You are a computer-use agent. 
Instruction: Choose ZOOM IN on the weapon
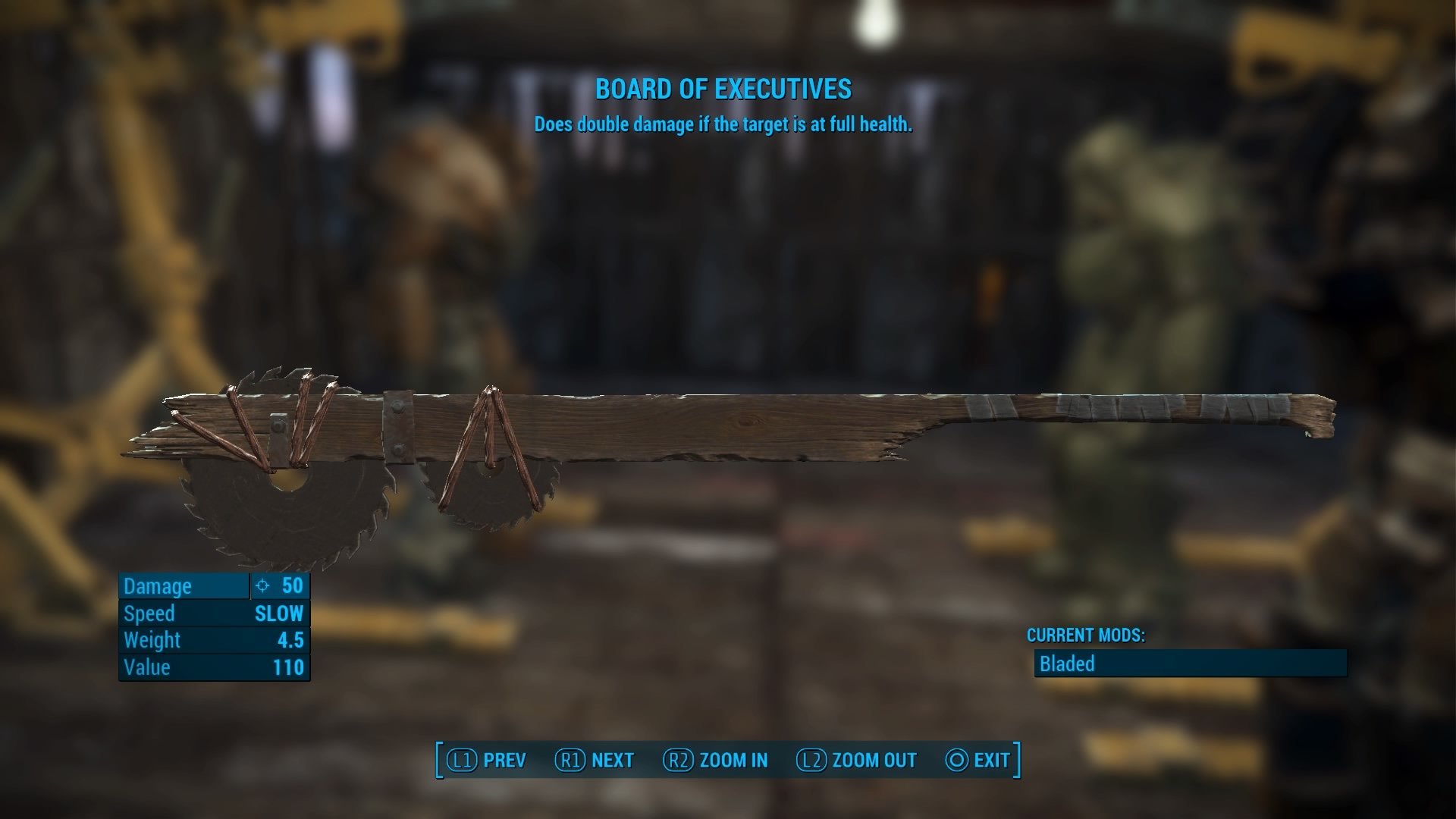pyautogui.click(x=715, y=760)
